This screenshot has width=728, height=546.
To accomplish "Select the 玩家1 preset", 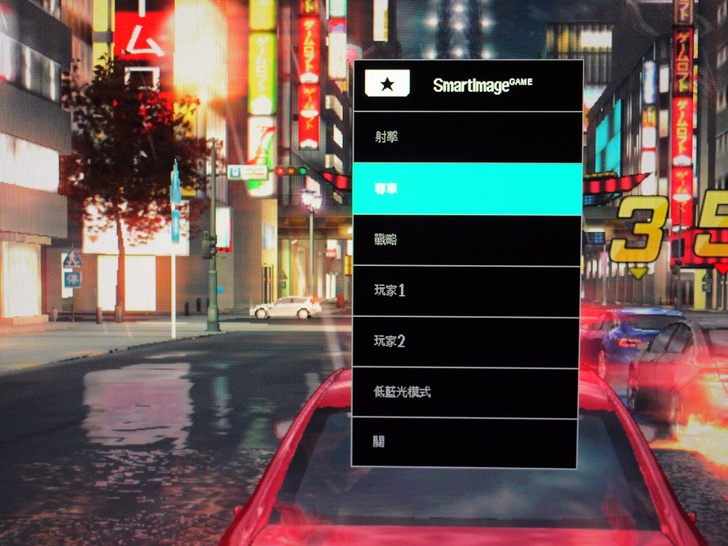I will pyautogui.click(x=466, y=291).
